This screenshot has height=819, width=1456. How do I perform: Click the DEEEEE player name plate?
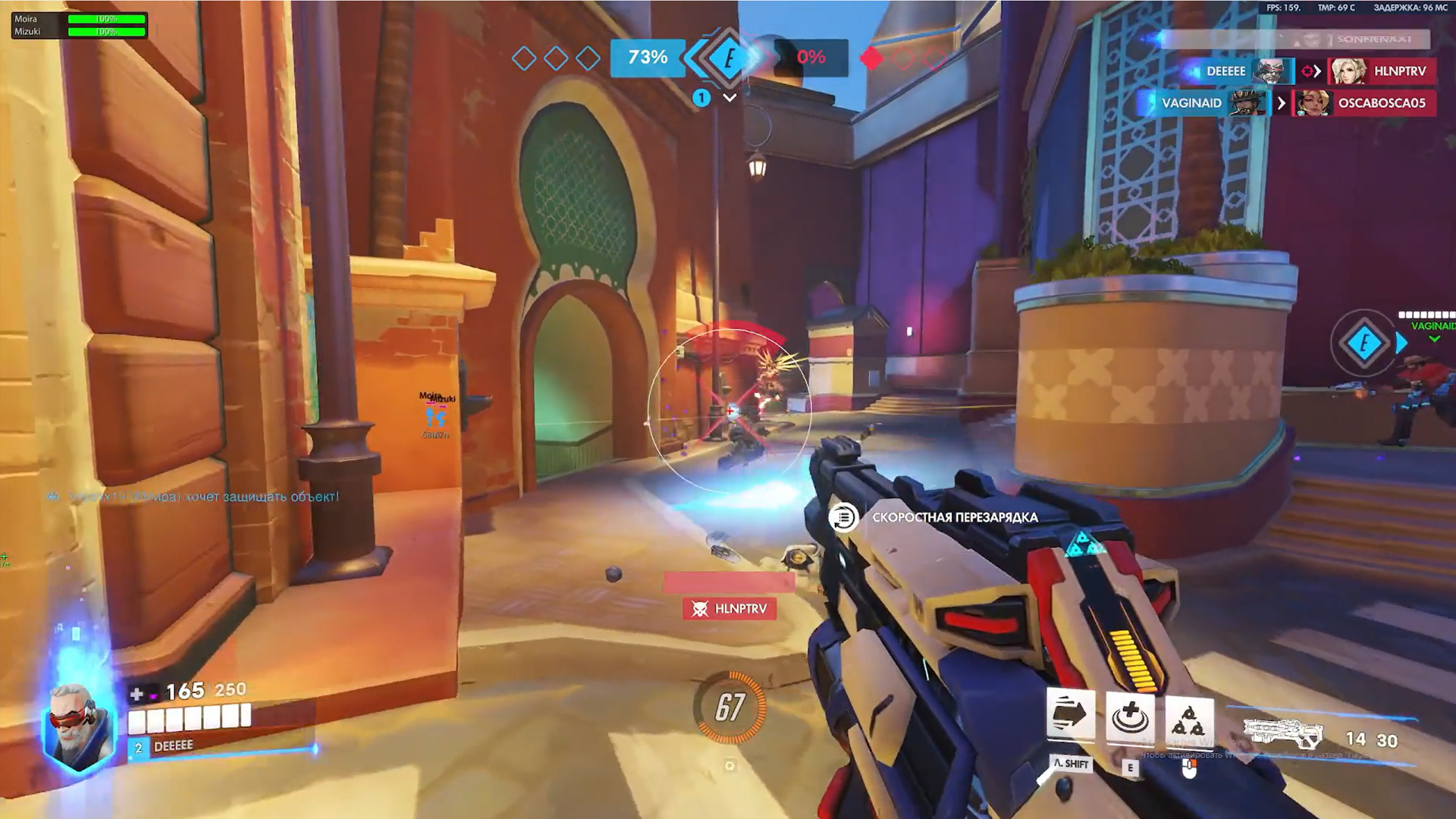click(x=173, y=746)
